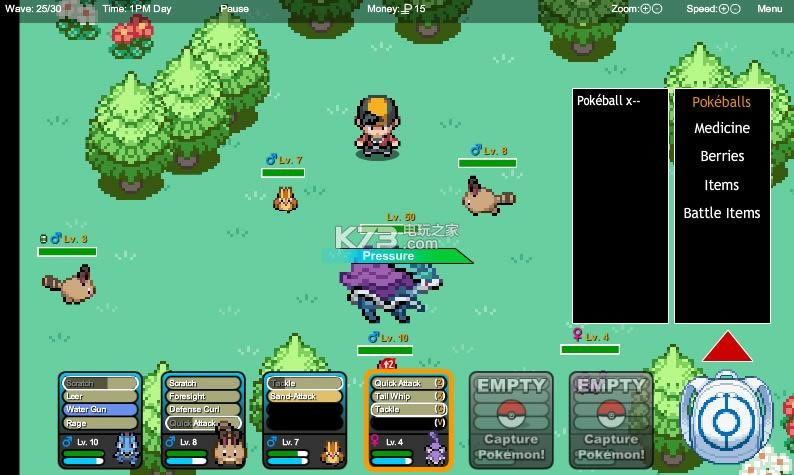The height and width of the screenshot is (475, 794).
Task: Switch to the Pokéballs bag category
Action: tap(721, 101)
